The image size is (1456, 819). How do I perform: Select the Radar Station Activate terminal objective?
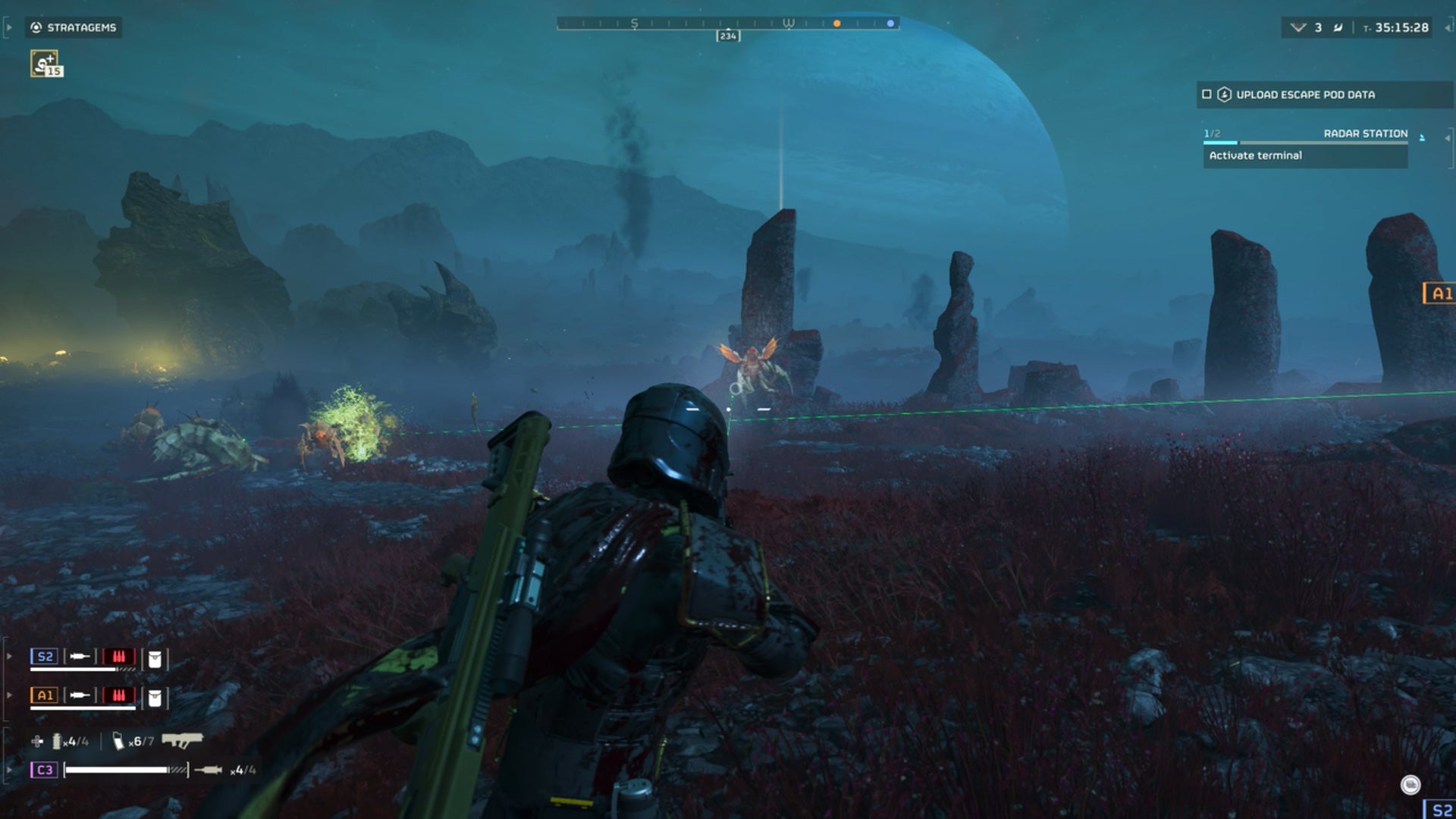click(1304, 155)
